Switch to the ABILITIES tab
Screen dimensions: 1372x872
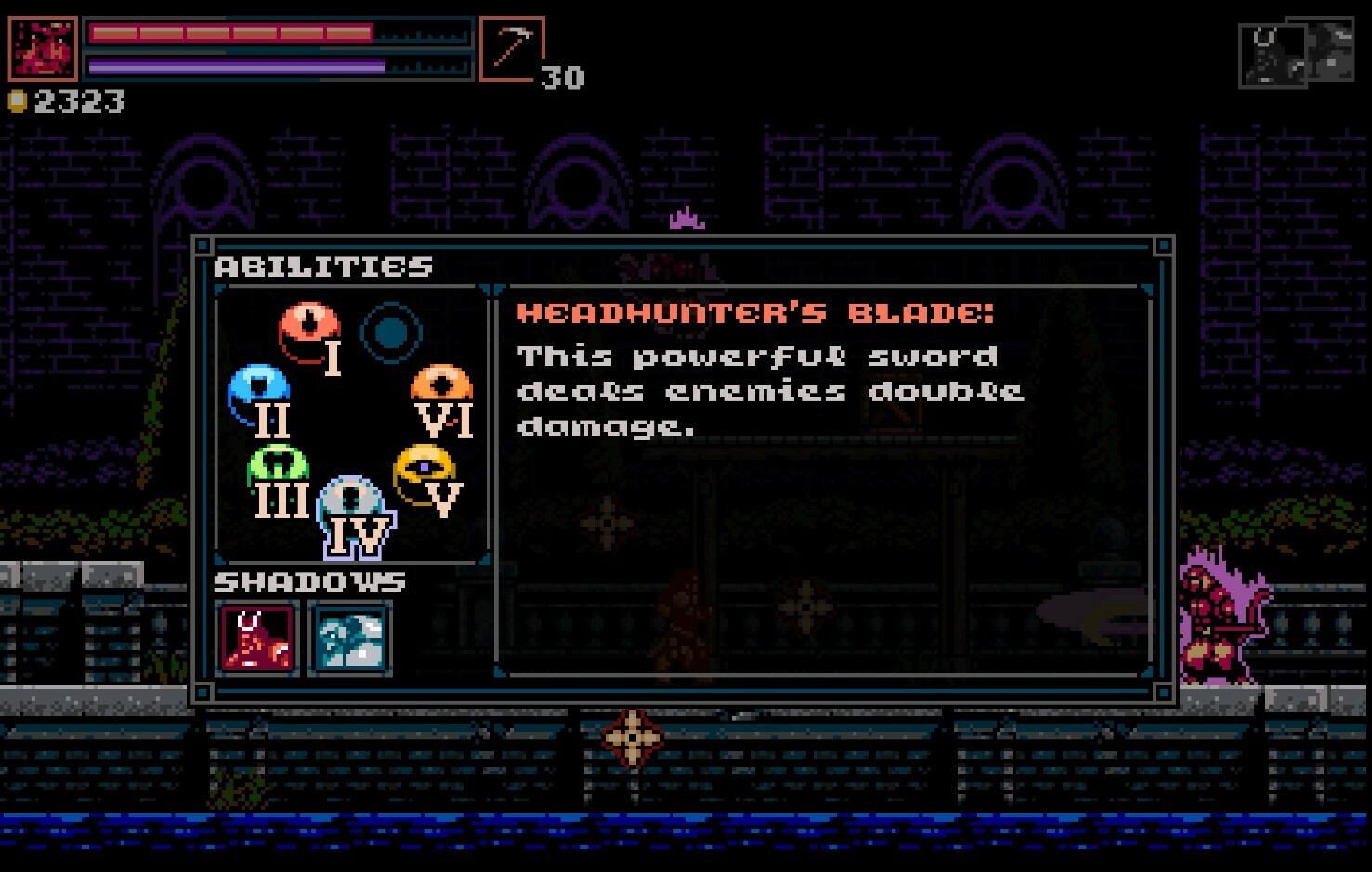[x=323, y=267]
